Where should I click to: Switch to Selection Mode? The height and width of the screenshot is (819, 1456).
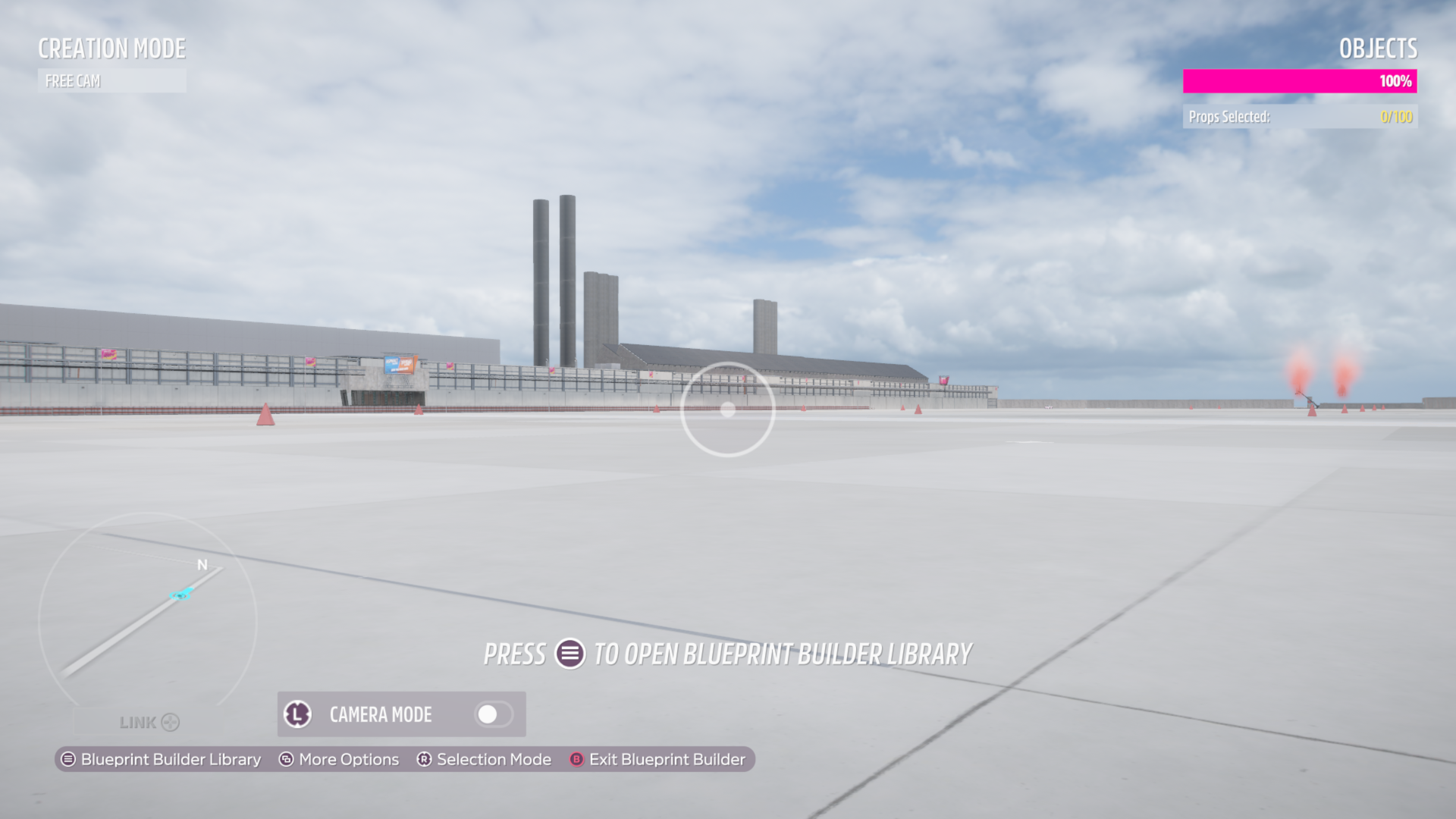pos(484,759)
